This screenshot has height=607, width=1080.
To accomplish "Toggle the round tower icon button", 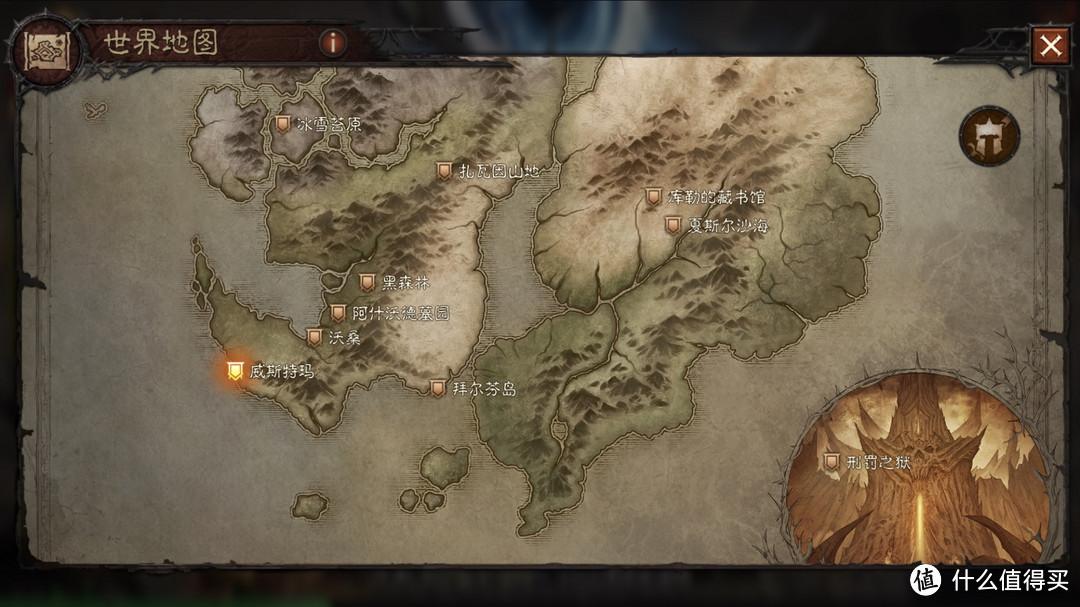I will (x=989, y=134).
